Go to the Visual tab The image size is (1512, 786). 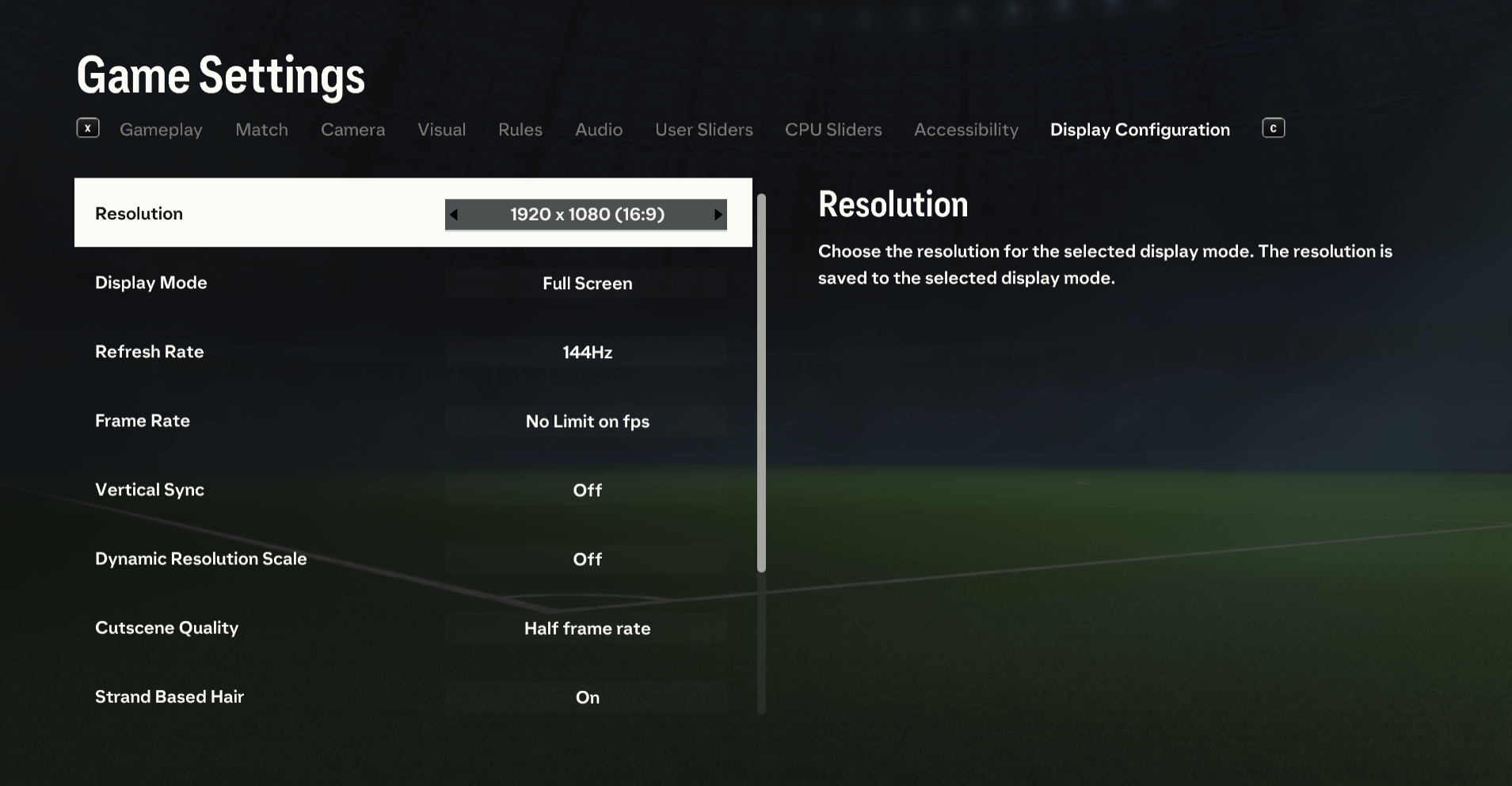pyautogui.click(x=441, y=130)
